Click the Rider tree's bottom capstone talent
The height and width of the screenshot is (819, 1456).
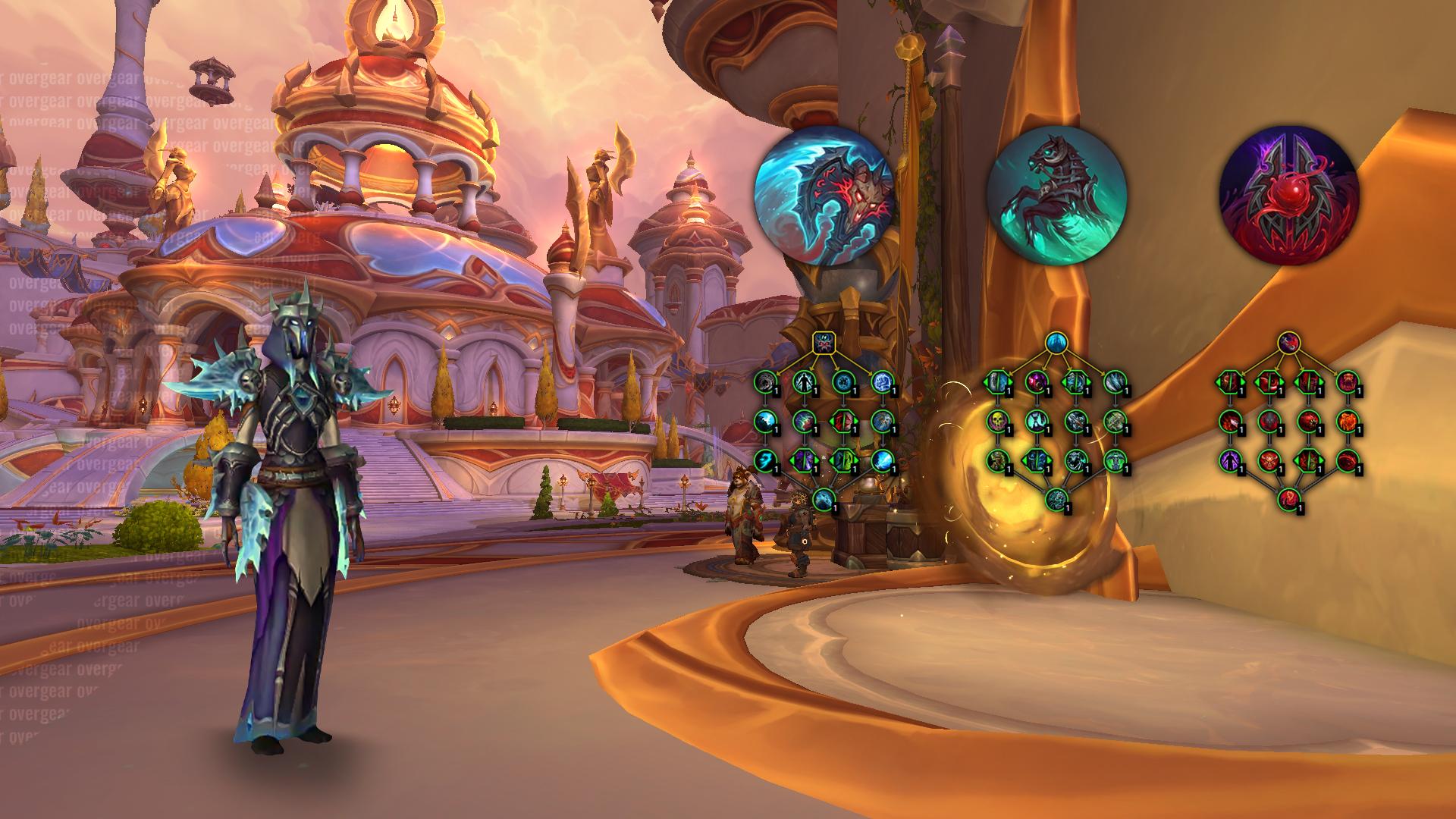coord(1056,499)
